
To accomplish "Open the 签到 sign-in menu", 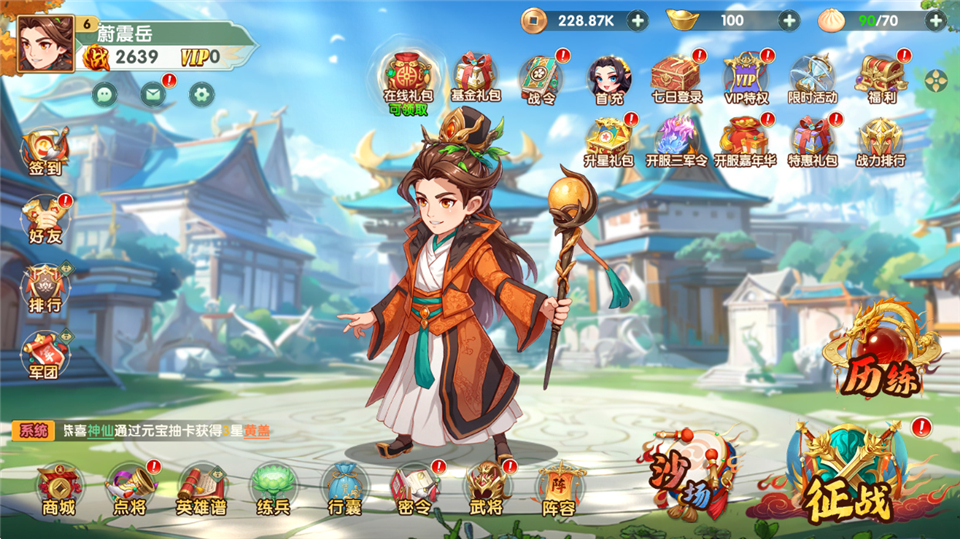I will click(46, 152).
